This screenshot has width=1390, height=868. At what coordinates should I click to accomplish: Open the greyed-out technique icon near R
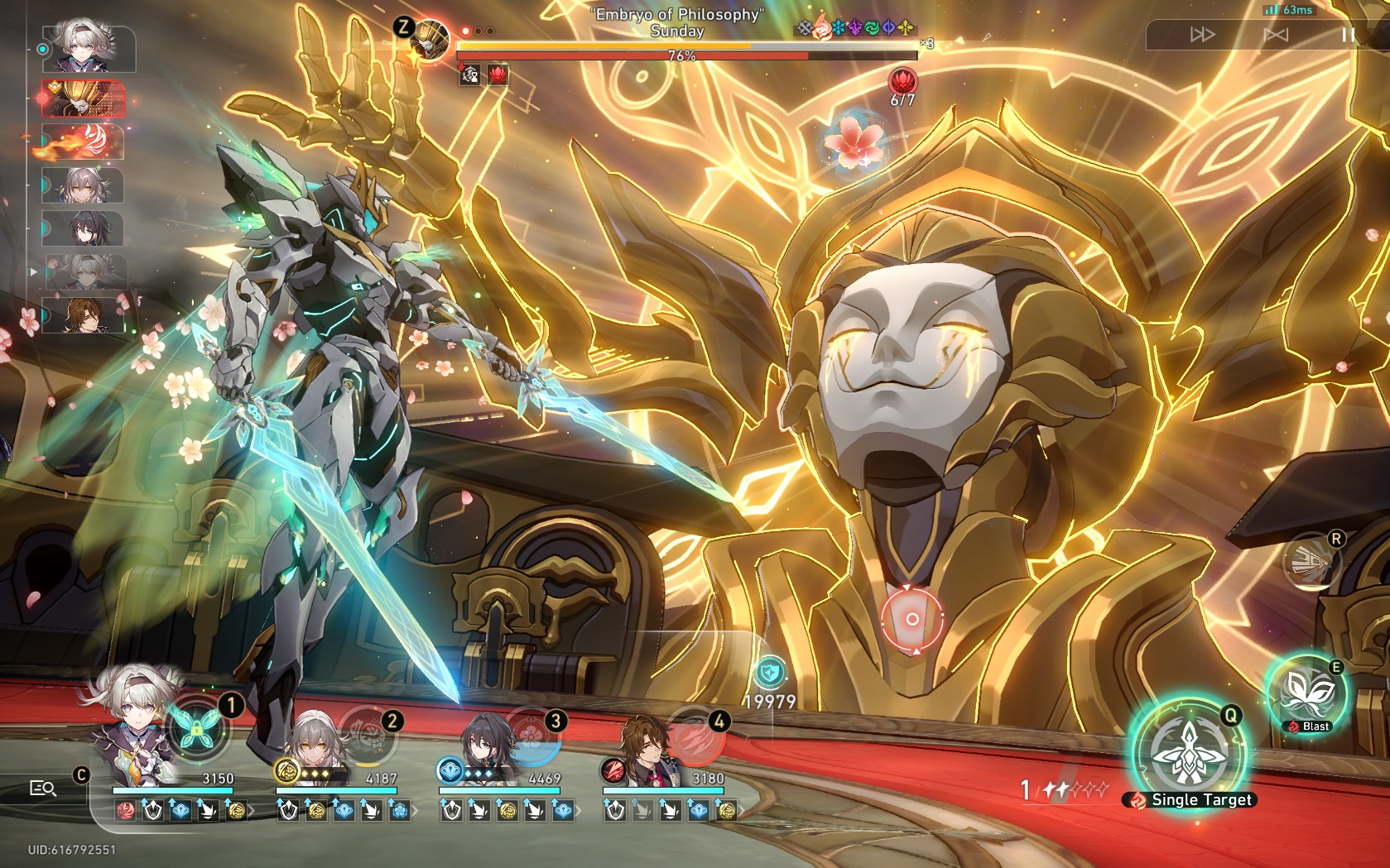1311,564
